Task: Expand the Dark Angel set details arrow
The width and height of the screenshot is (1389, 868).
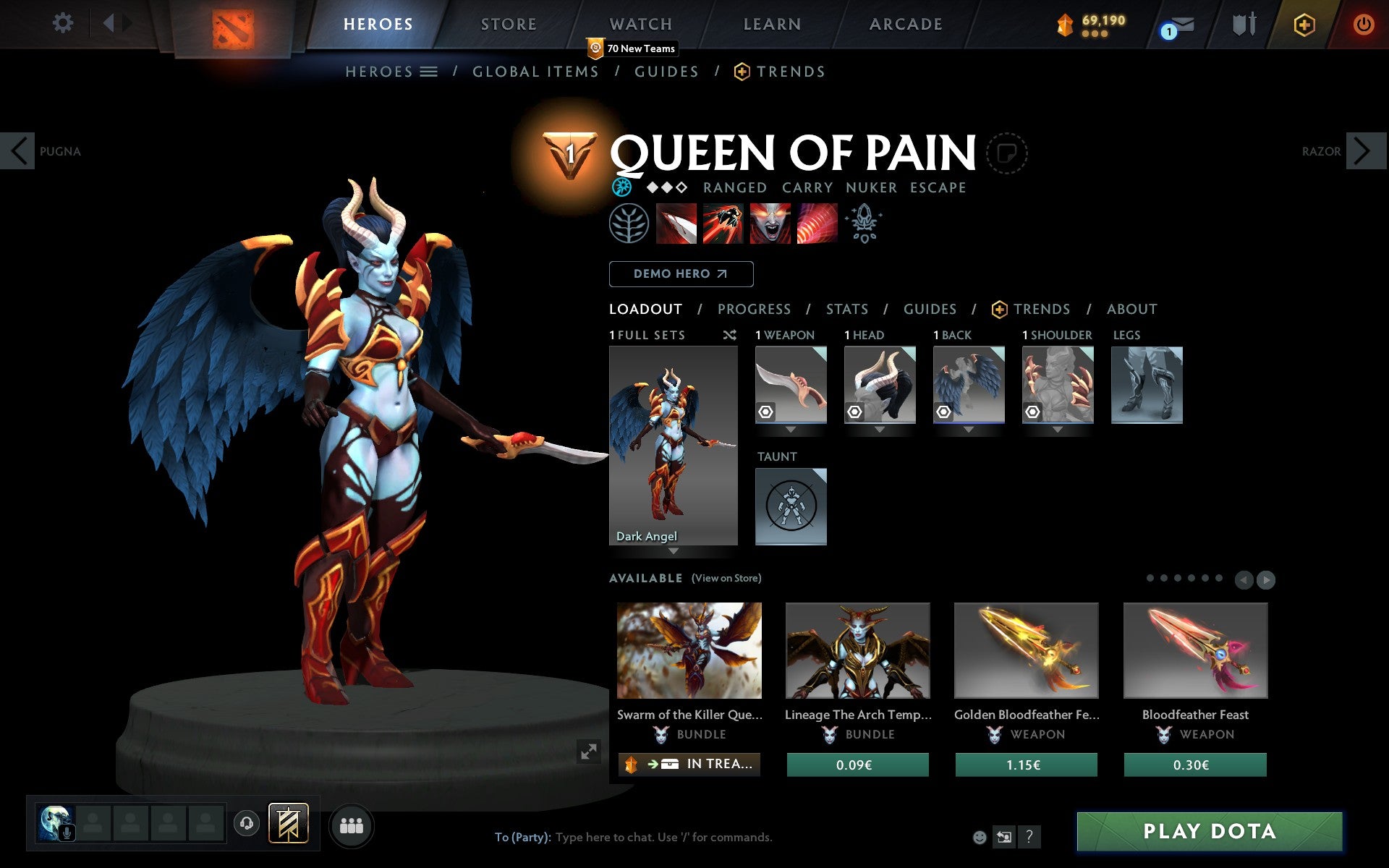Action: tap(674, 552)
